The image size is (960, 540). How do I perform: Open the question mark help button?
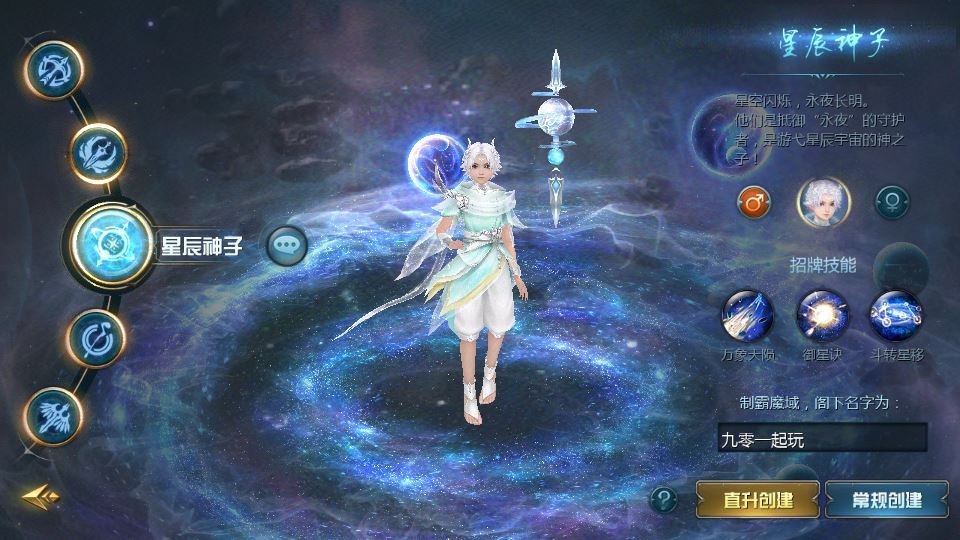click(x=664, y=498)
